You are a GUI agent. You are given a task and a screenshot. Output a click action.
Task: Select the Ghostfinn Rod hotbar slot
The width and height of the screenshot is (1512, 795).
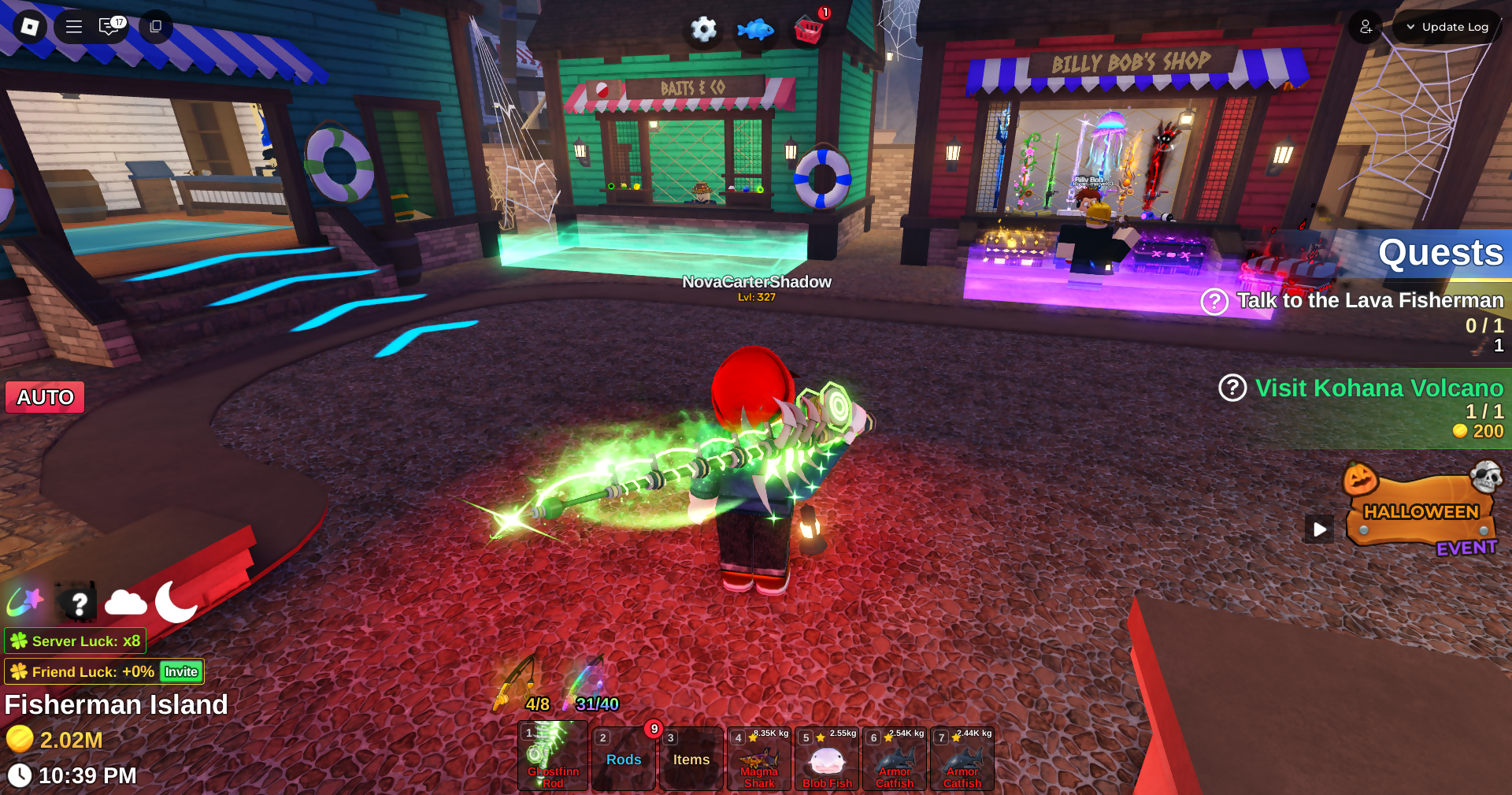point(553,756)
